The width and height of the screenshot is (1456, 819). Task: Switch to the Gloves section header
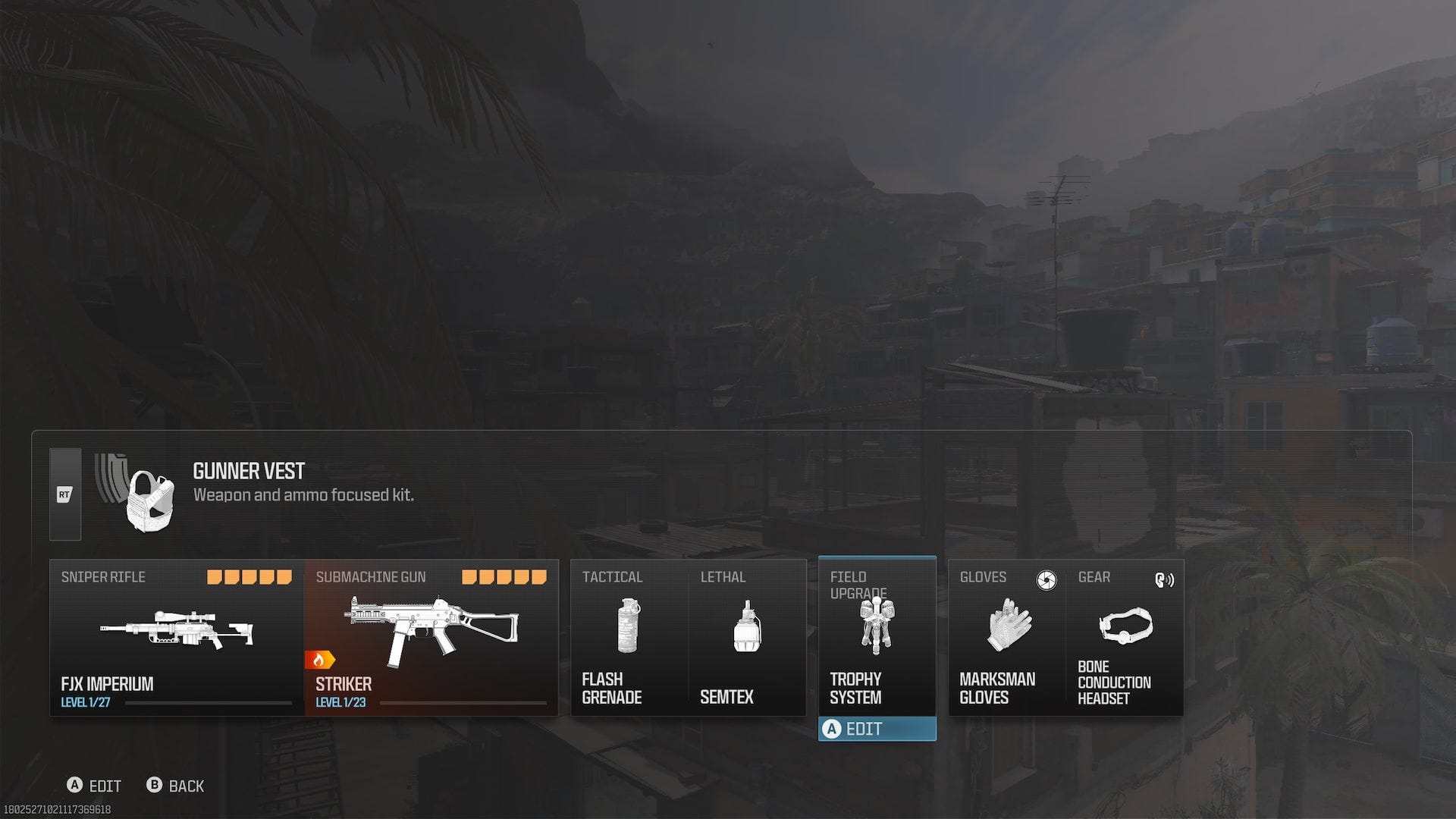tap(984, 577)
